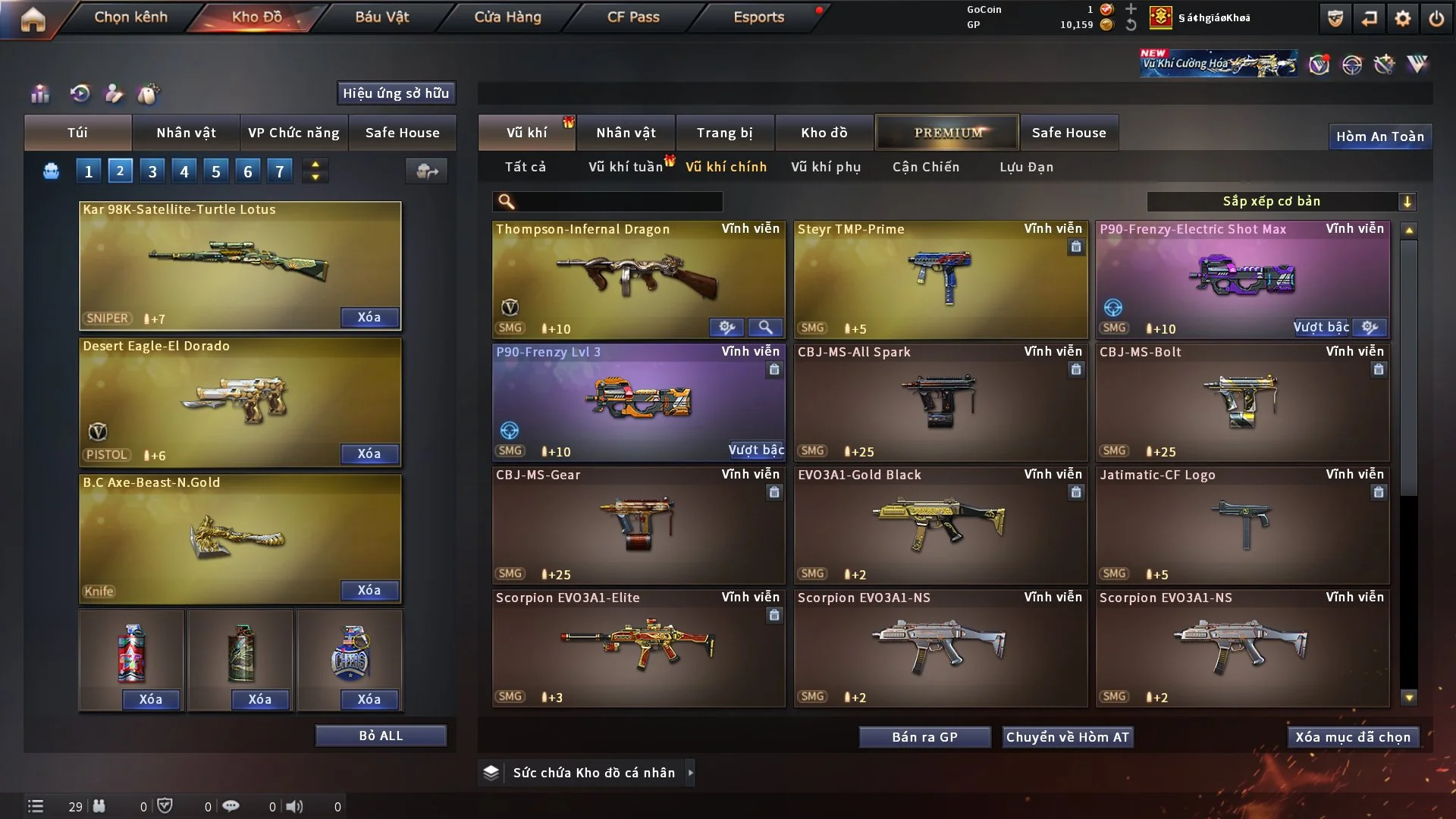Open the Sắp xếp cơ bản sort dropdown

pyautogui.click(x=1281, y=201)
